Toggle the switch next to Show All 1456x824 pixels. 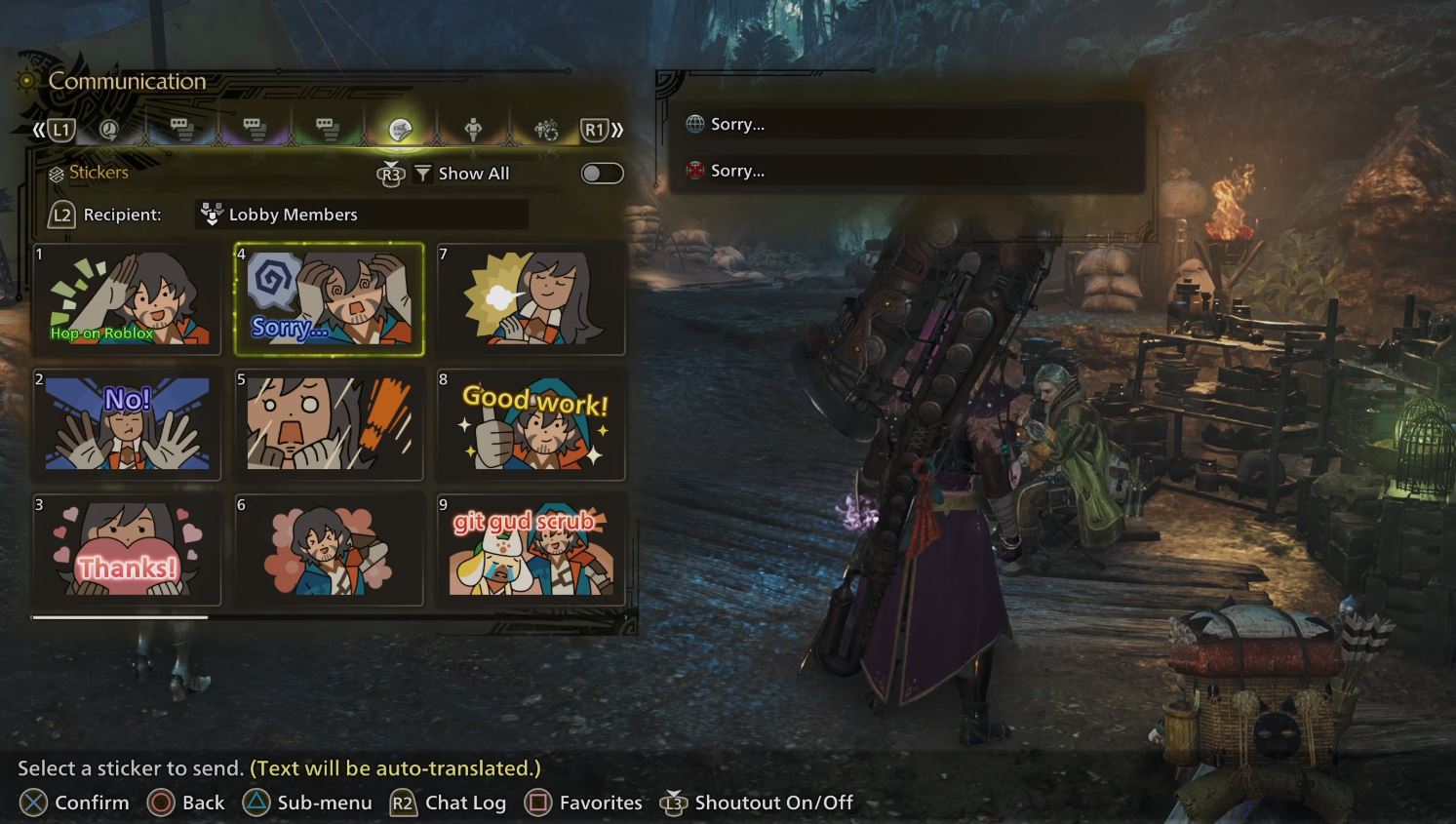click(600, 173)
